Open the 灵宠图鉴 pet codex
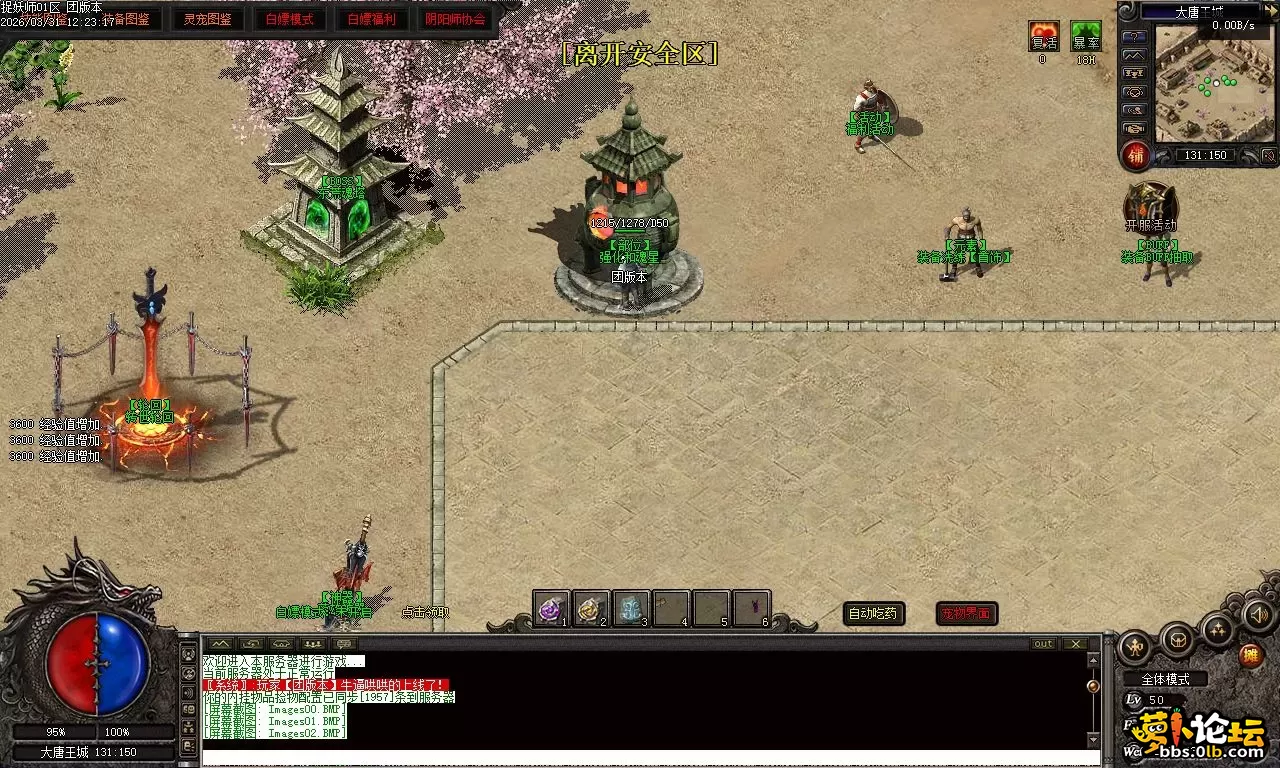 point(208,19)
